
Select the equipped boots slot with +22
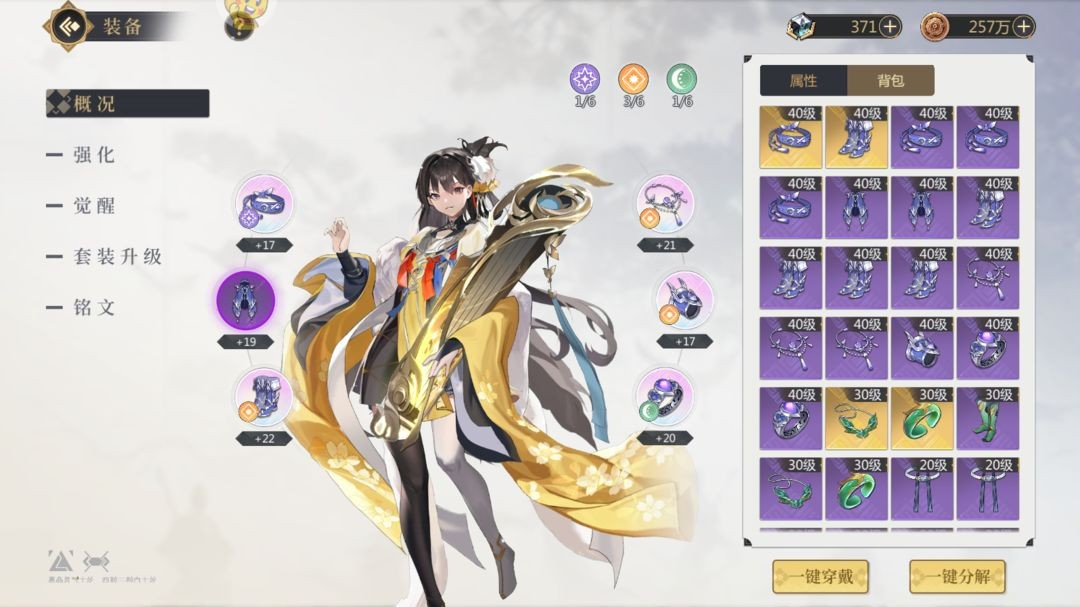264,397
